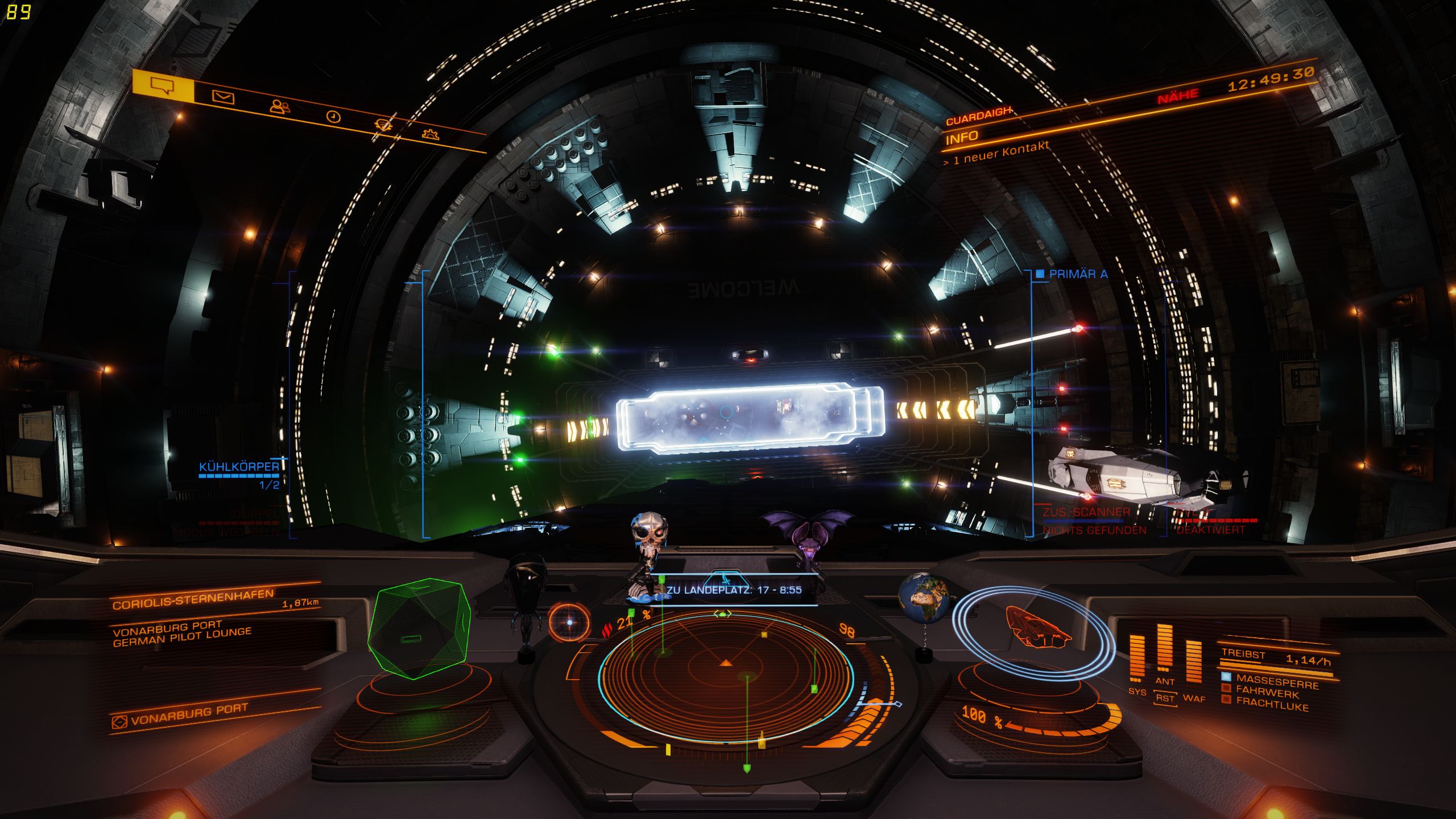The height and width of the screenshot is (819, 1456).
Task: Show the clock history tab
Action: [x=333, y=117]
